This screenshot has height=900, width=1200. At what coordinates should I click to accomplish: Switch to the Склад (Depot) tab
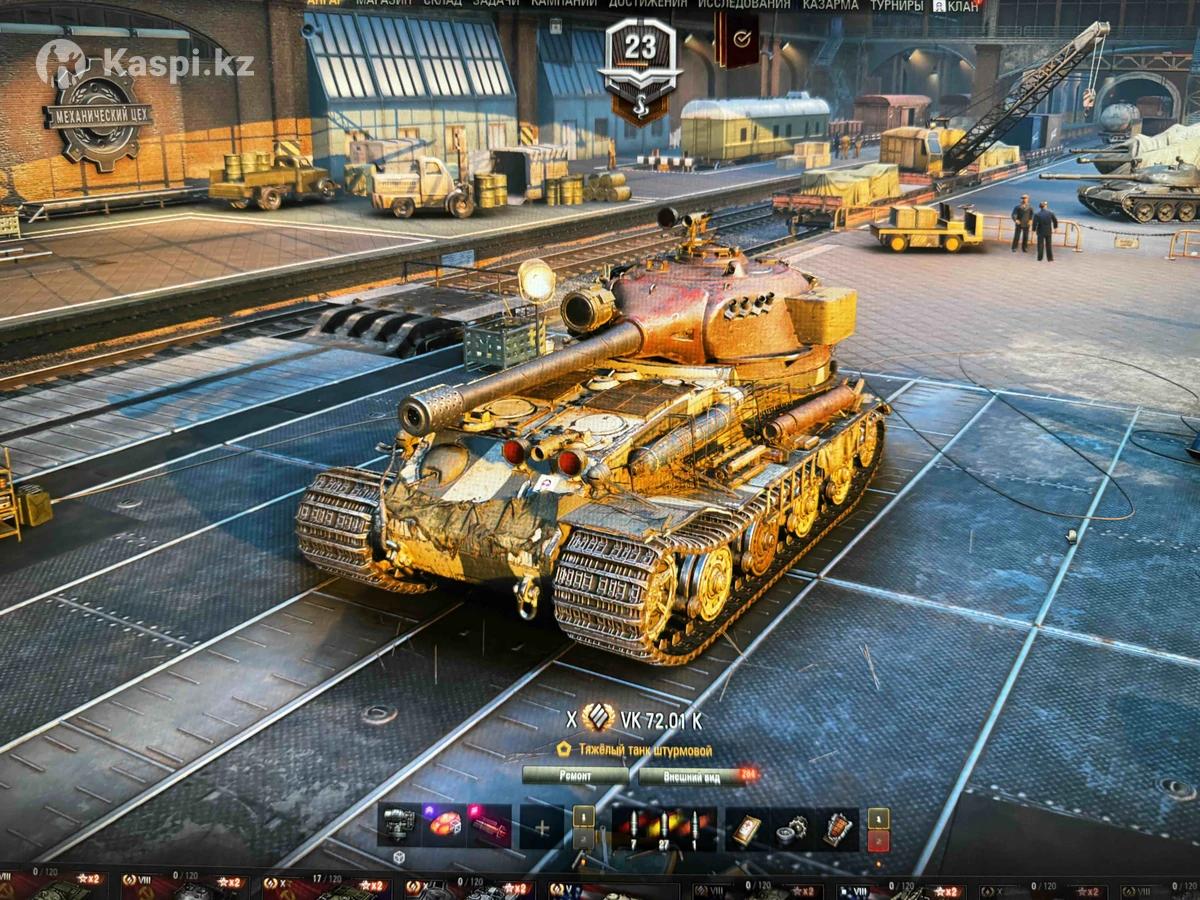pyautogui.click(x=442, y=5)
